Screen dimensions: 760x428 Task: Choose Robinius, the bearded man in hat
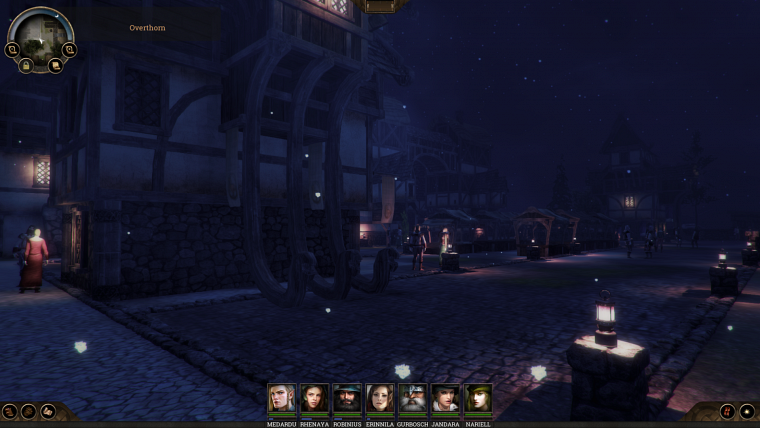coord(347,398)
